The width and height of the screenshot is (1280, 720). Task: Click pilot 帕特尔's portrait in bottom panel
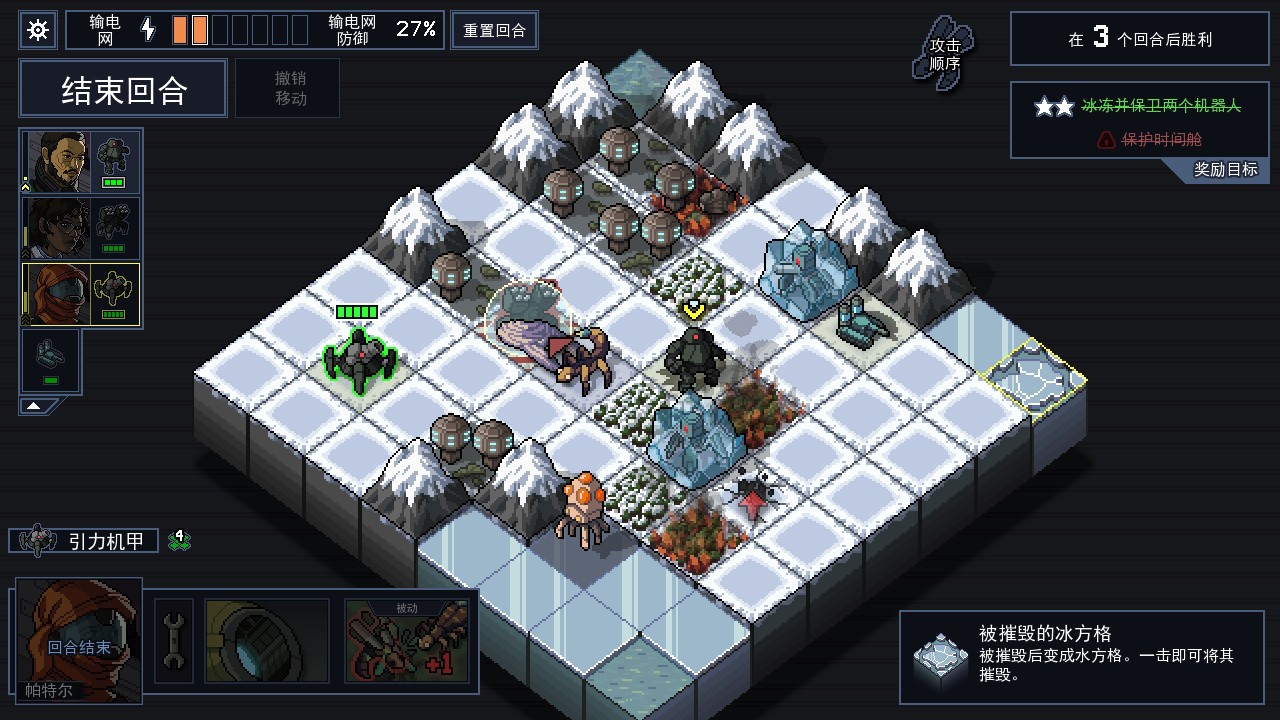pyautogui.click(x=77, y=647)
